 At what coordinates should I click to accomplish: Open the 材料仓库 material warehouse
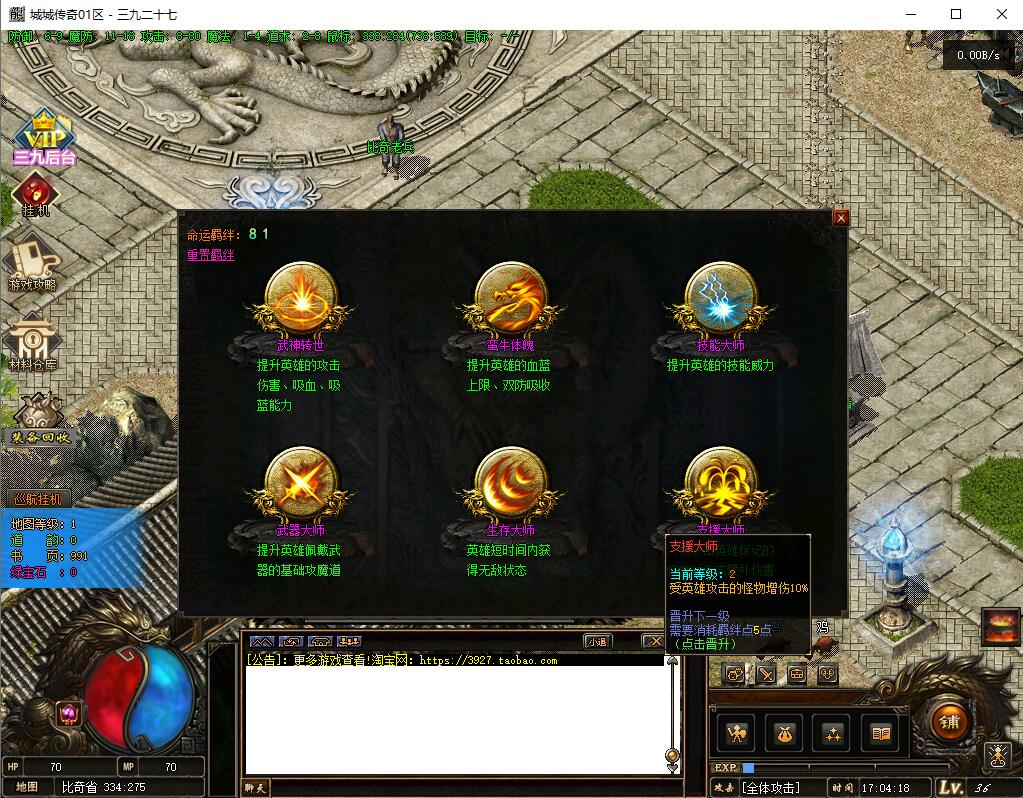tap(33, 343)
